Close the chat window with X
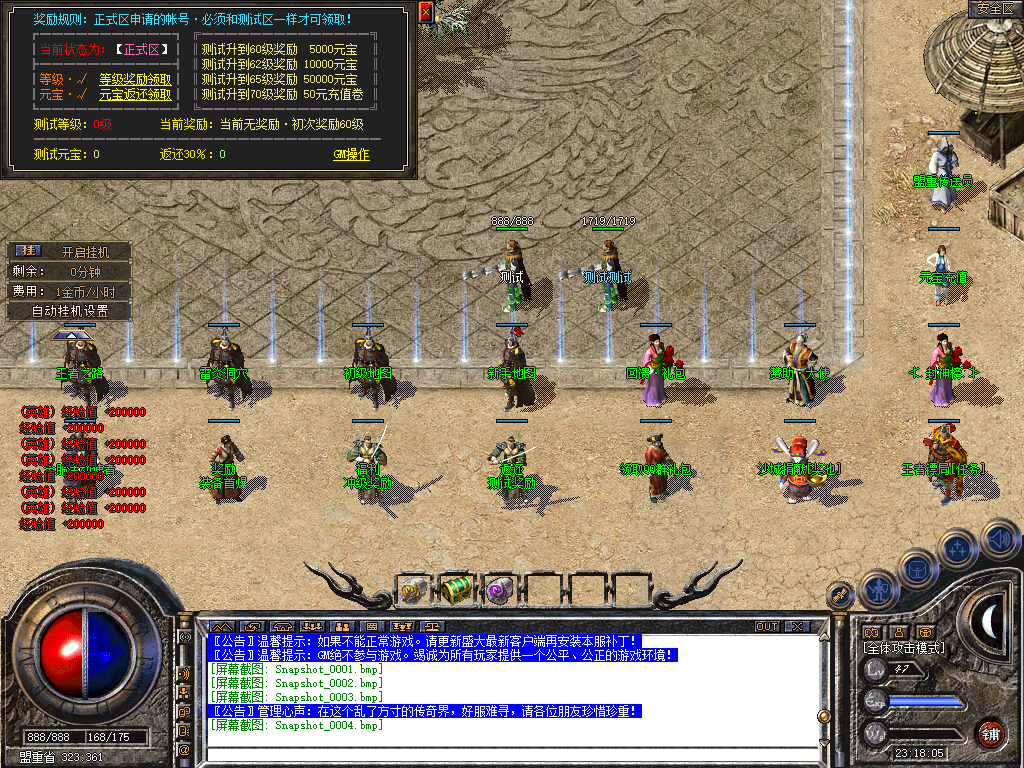The image size is (1024, 768). (797, 627)
